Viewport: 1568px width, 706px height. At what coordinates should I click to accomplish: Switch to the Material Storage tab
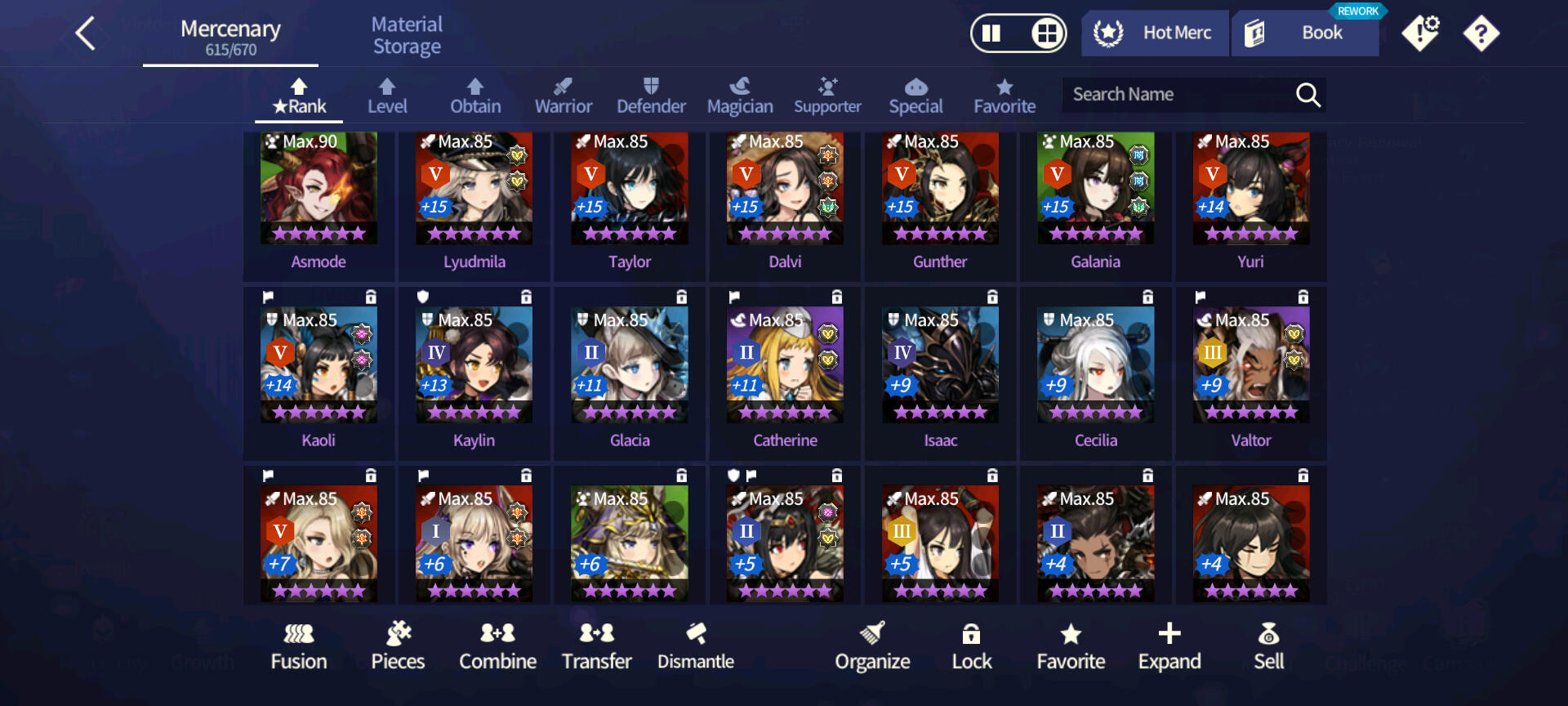point(407,36)
